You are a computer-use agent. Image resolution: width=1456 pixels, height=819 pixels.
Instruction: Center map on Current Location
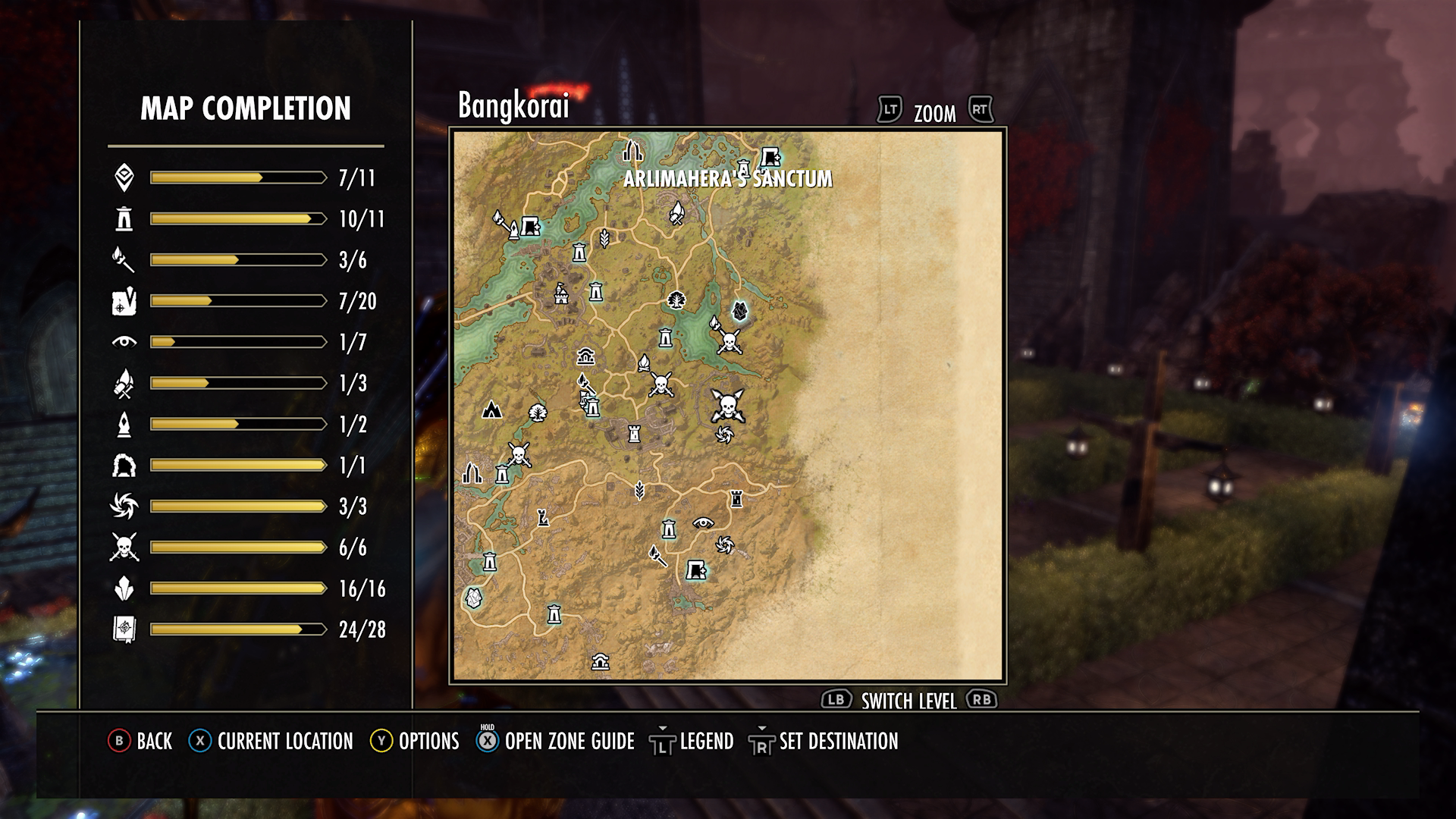[x=271, y=741]
